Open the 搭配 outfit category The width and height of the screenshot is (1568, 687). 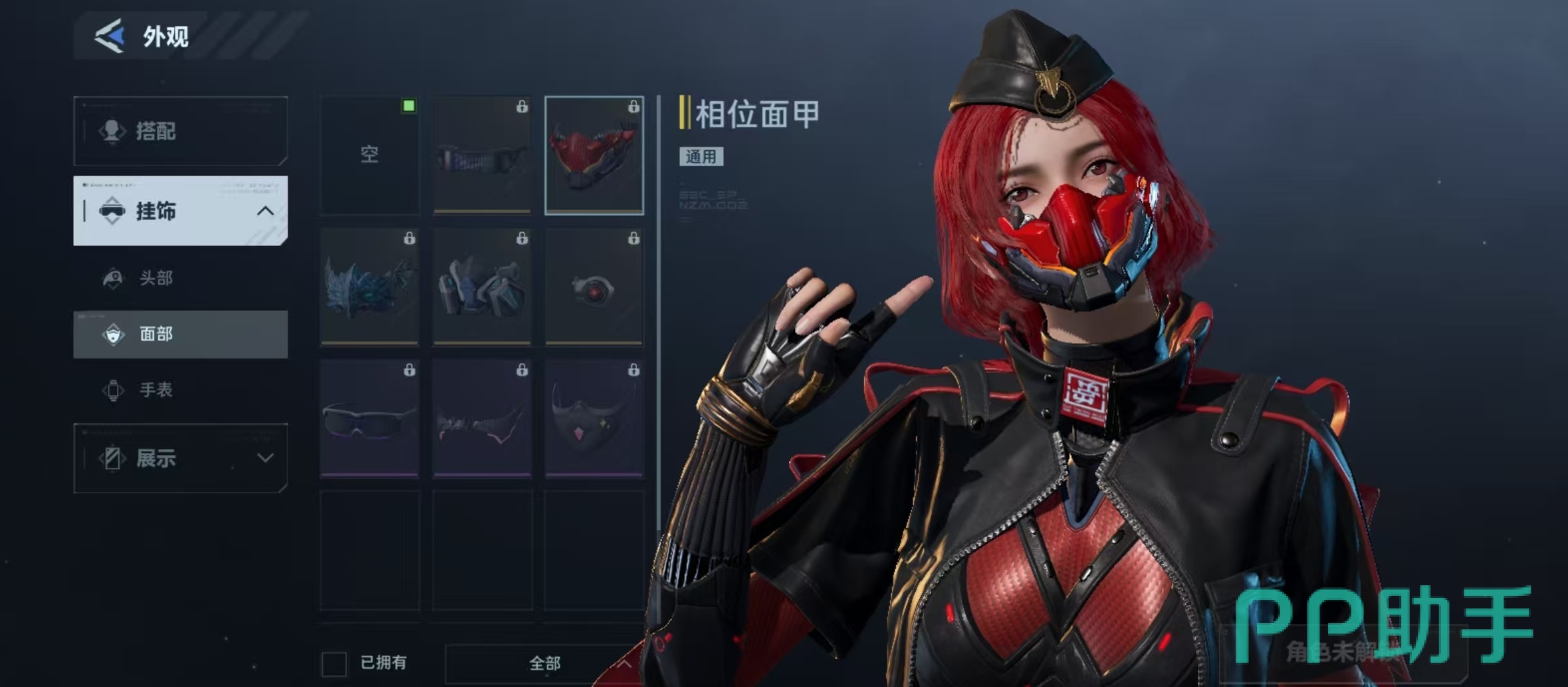tap(180, 131)
